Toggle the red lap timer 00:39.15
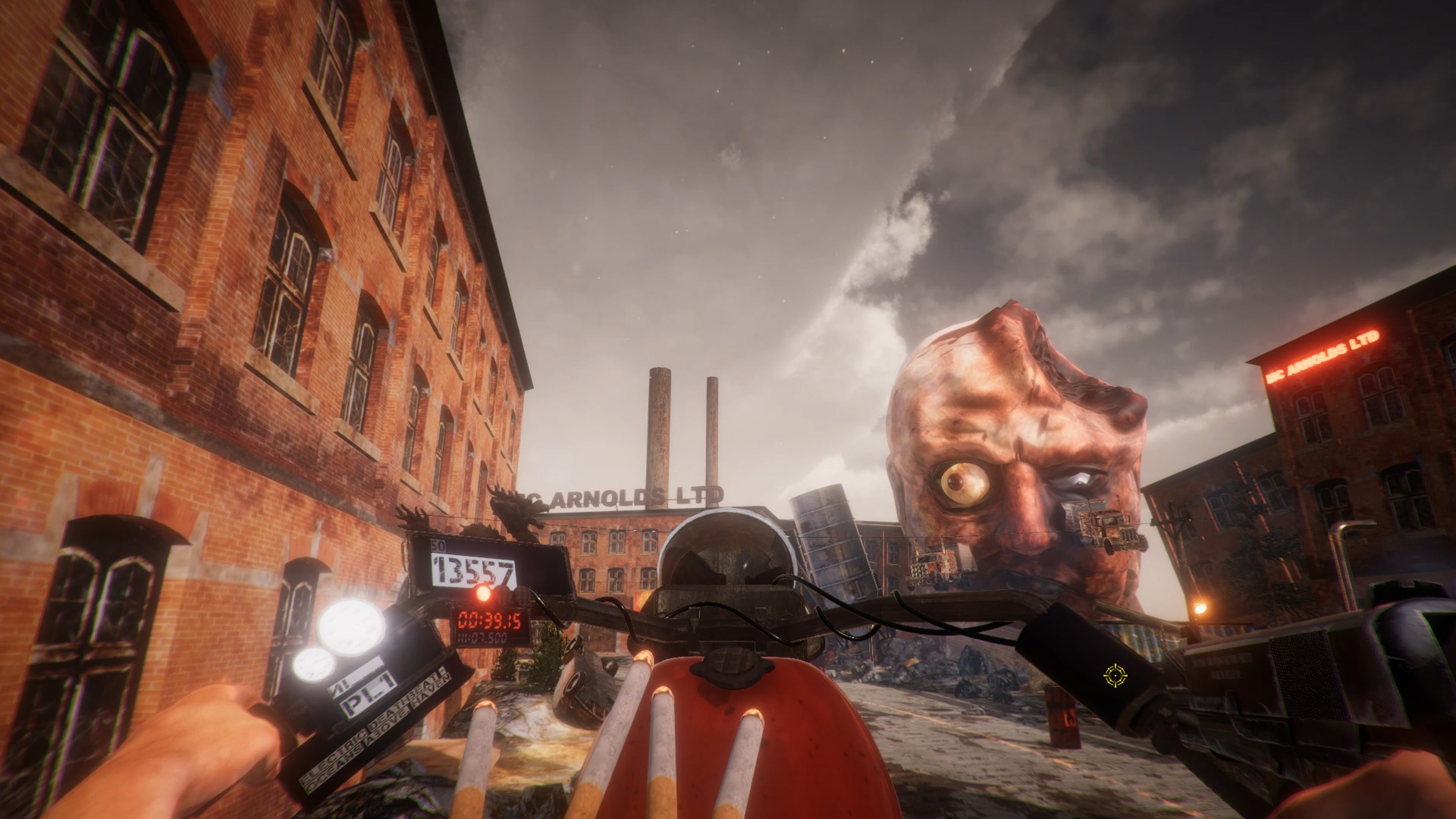This screenshot has height=819, width=1456. coord(490,620)
